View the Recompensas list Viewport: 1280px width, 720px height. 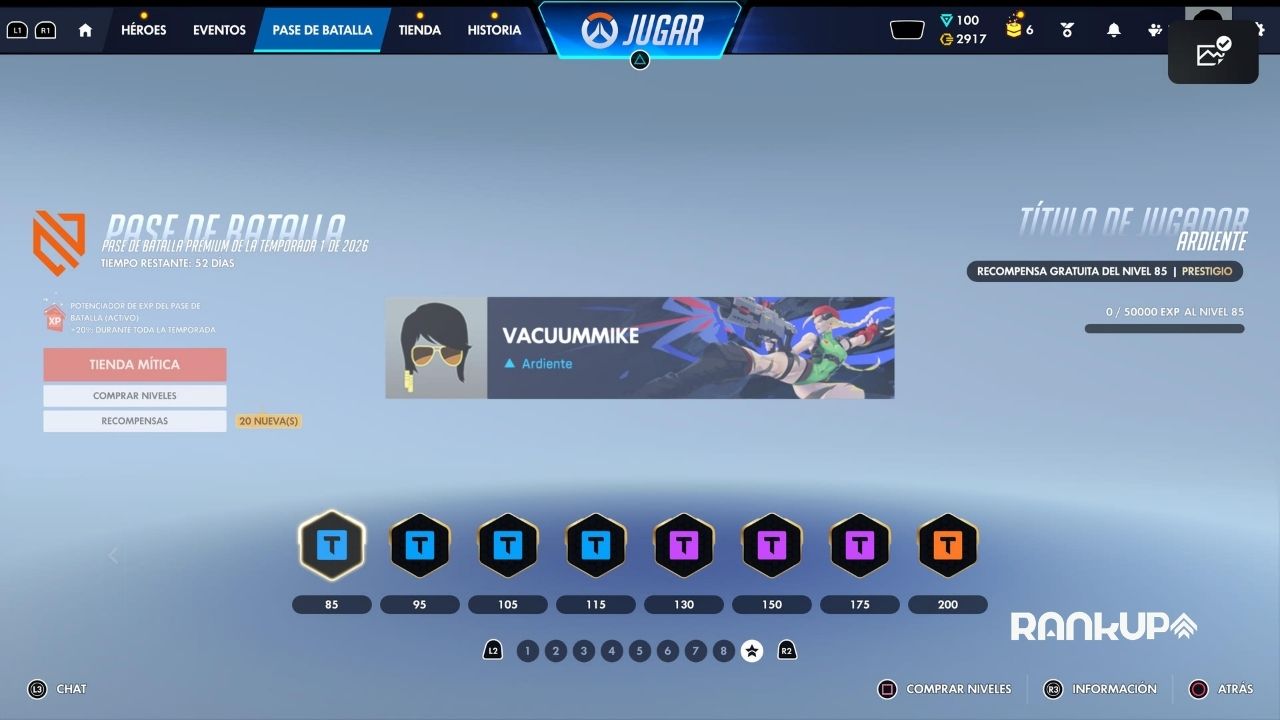[x=135, y=421]
